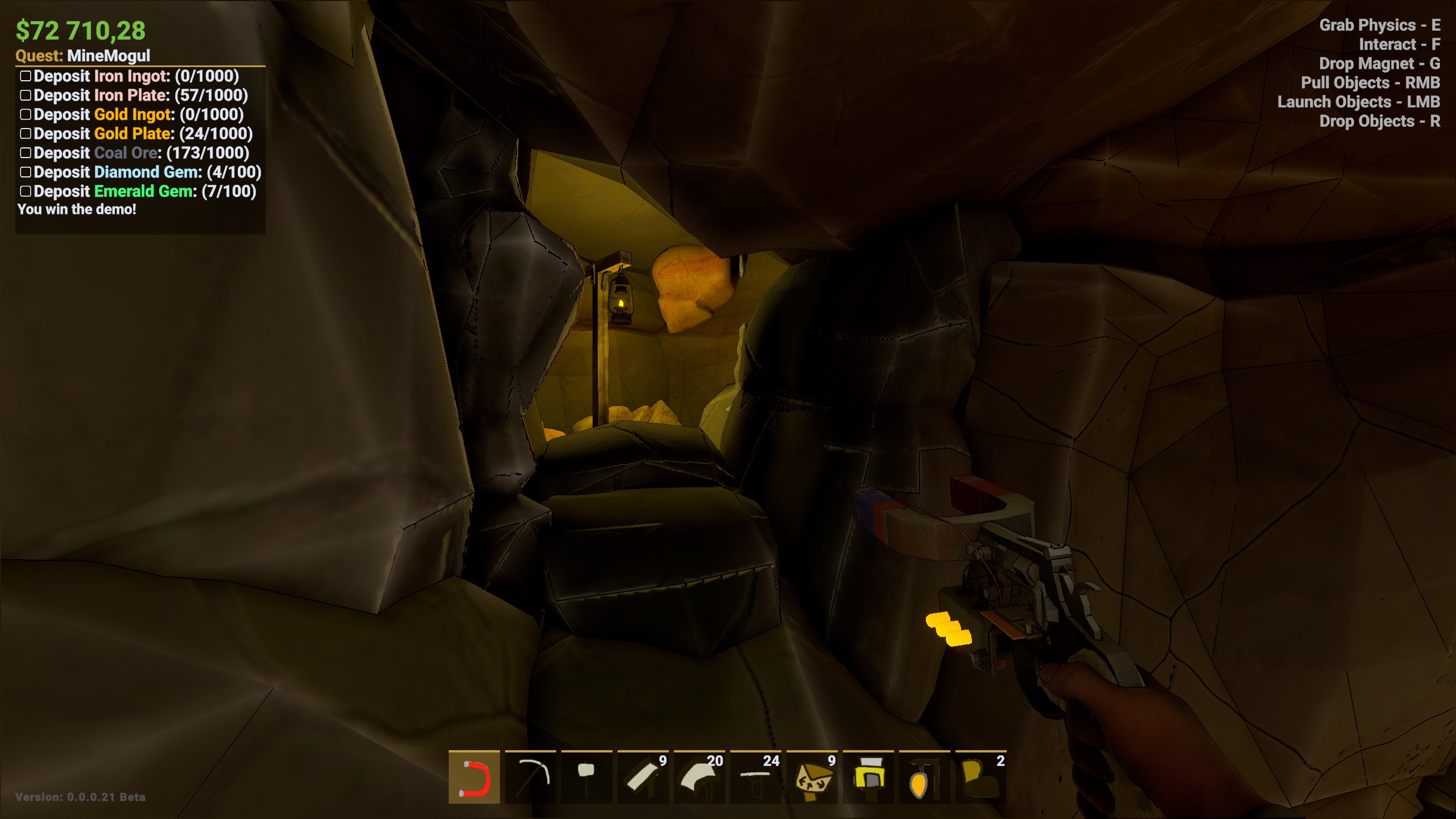Select the red magnet tool slot
This screenshot has width=1456, height=819.
click(474, 777)
